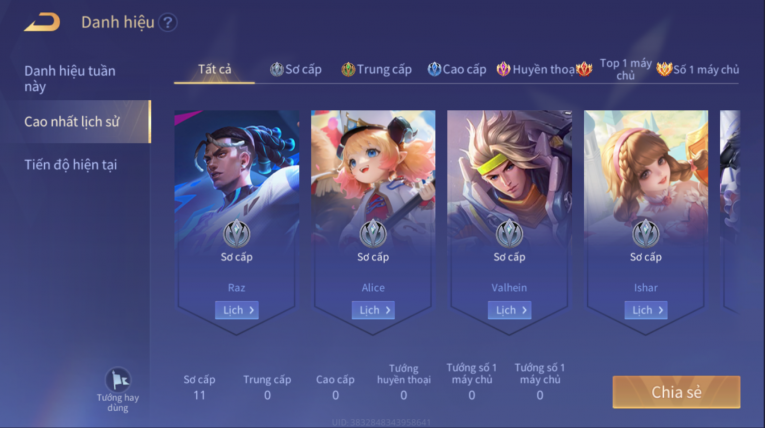Viewport: 765px width, 428px height.
Task: Tap the Chia sẻ share button
Action: tap(676, 392)
